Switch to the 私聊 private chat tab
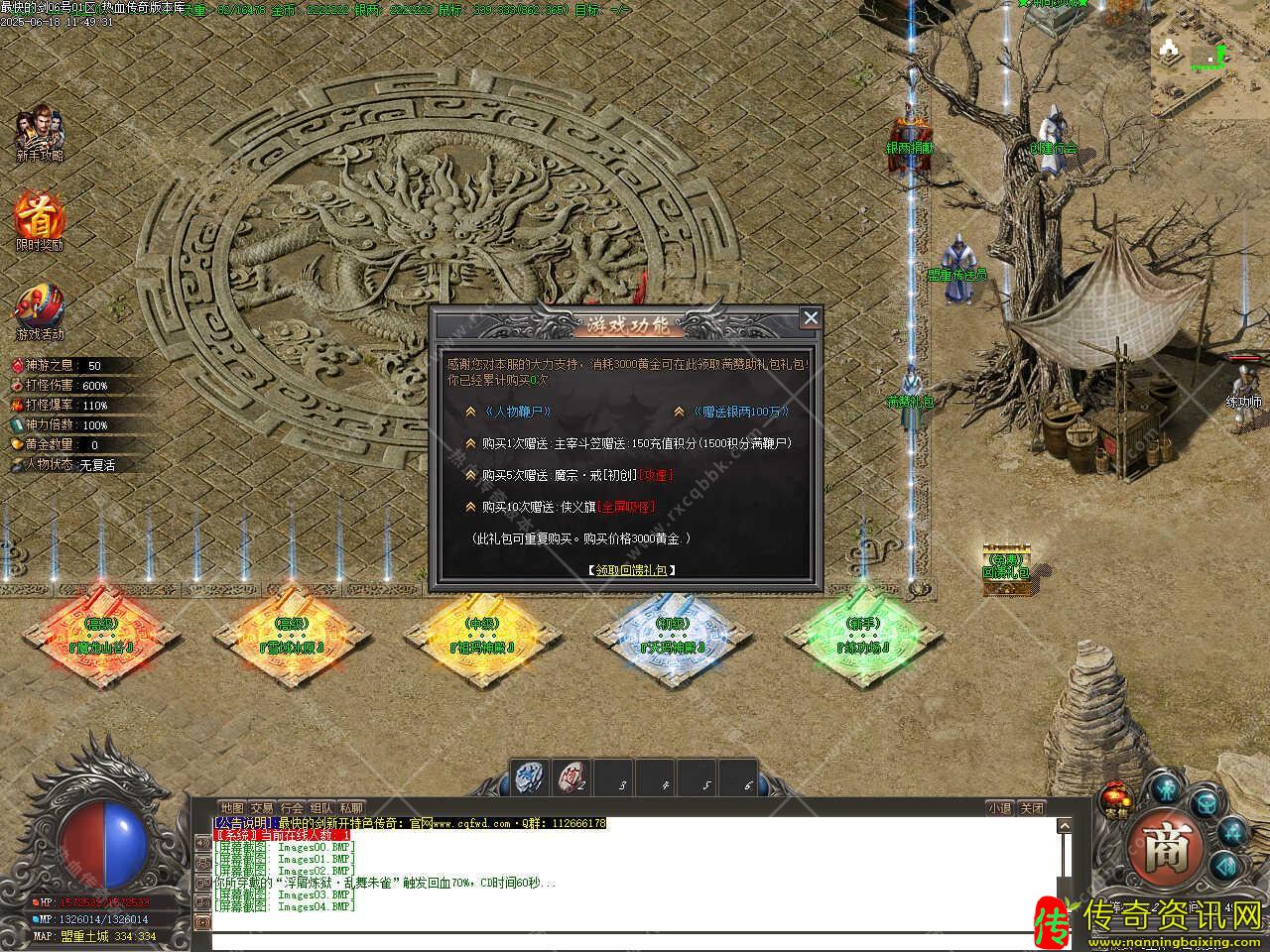The height and width of the screenshot is (952, 1270). point(351,808)
